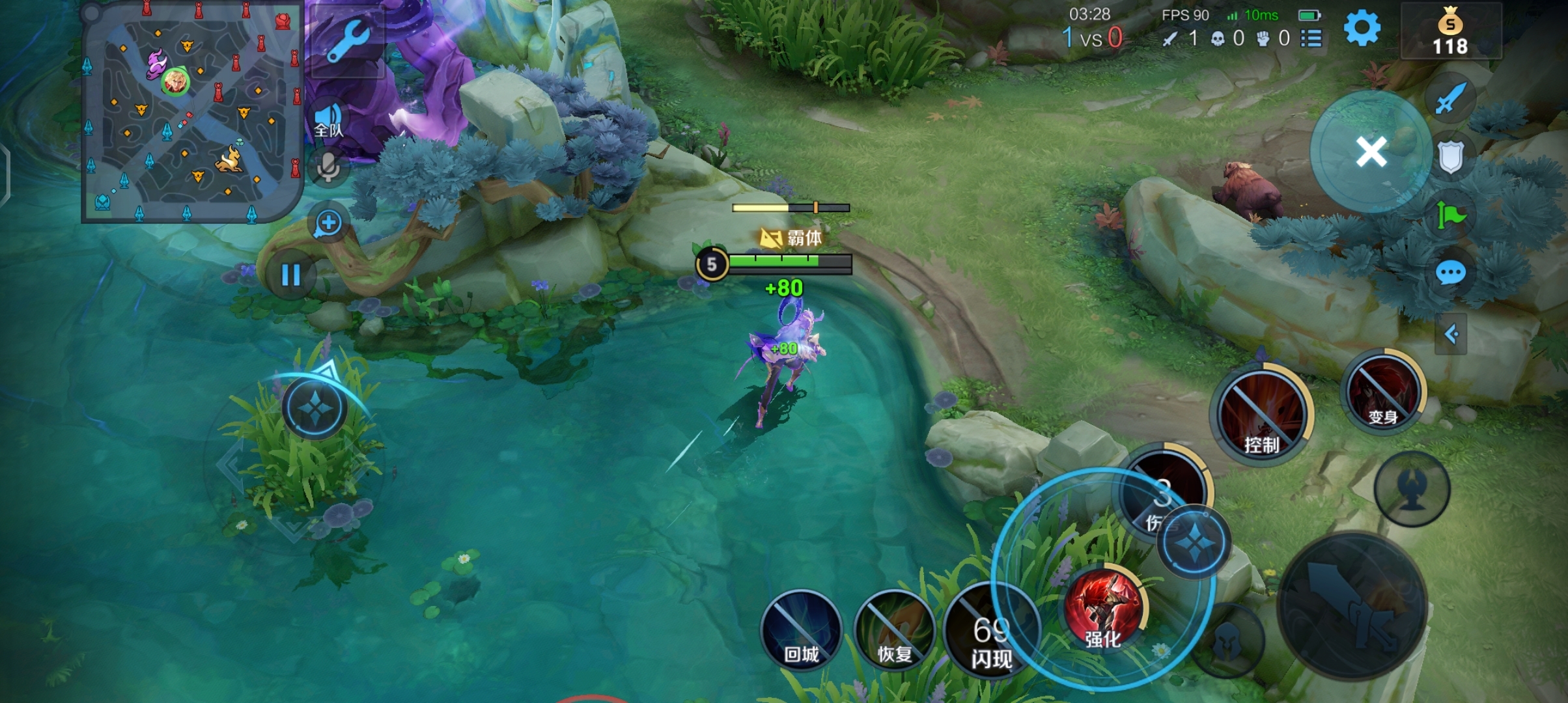Cancel the skill with the X button
The image size is (1568, 703).
pyautogui.click(x=1371, y=152)
